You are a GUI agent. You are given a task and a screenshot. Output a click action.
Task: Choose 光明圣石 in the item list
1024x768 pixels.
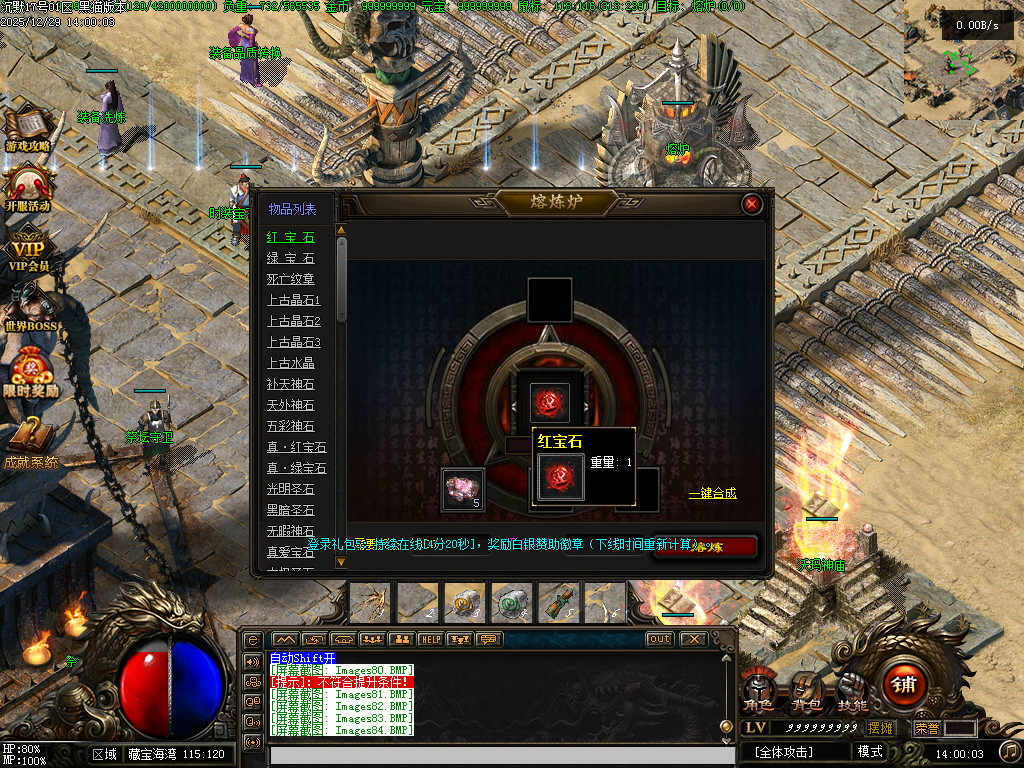coord(290,489)
